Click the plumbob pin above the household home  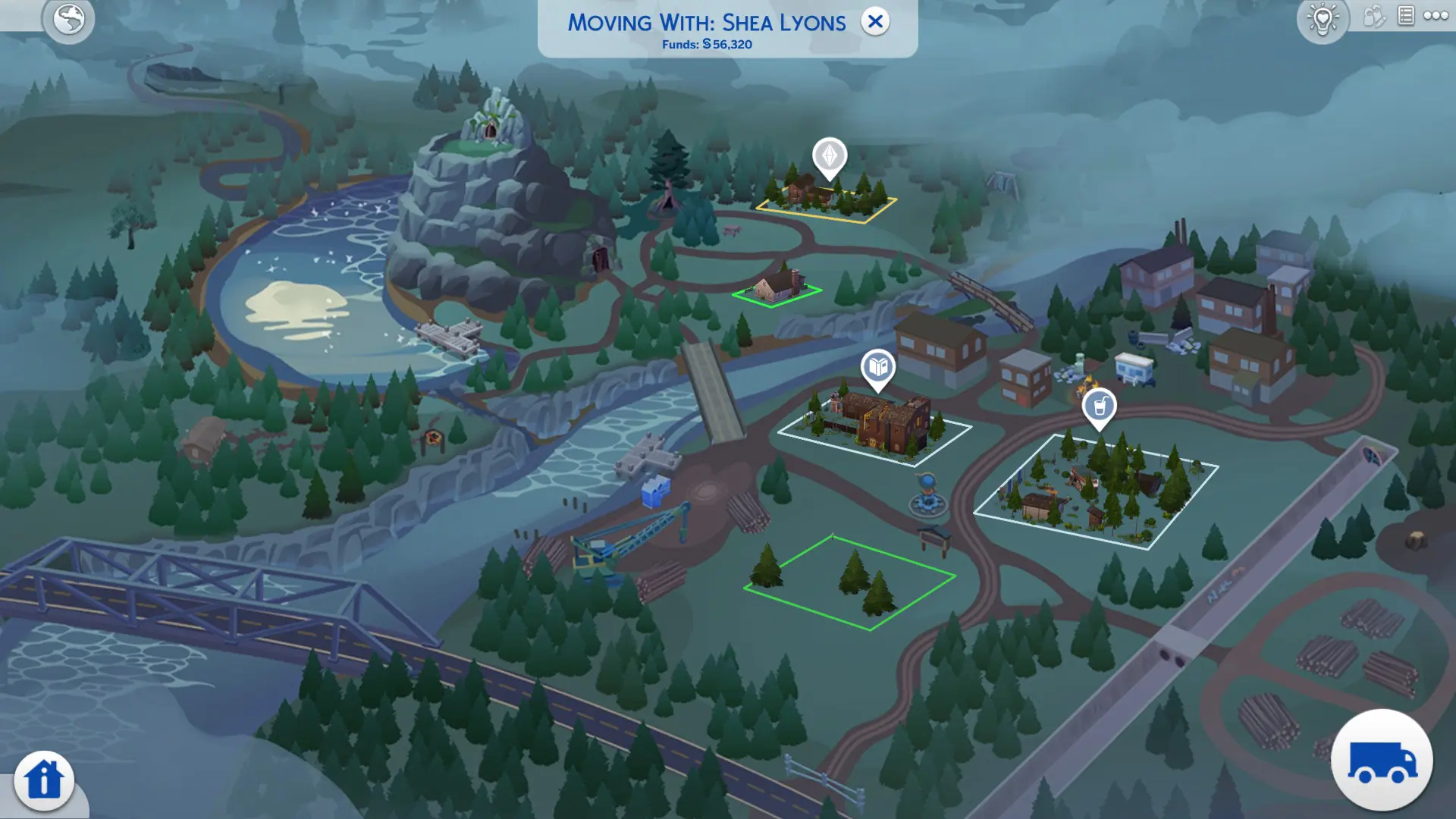click(x=830, y=155)
